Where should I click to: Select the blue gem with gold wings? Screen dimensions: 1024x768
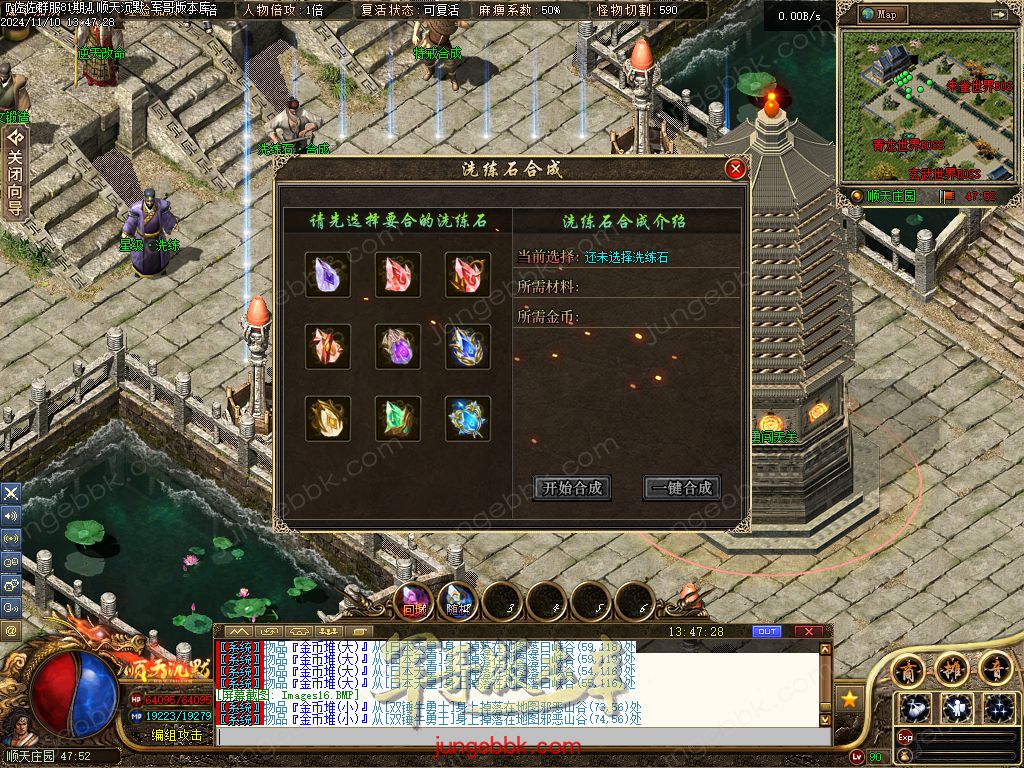[468, 347]
